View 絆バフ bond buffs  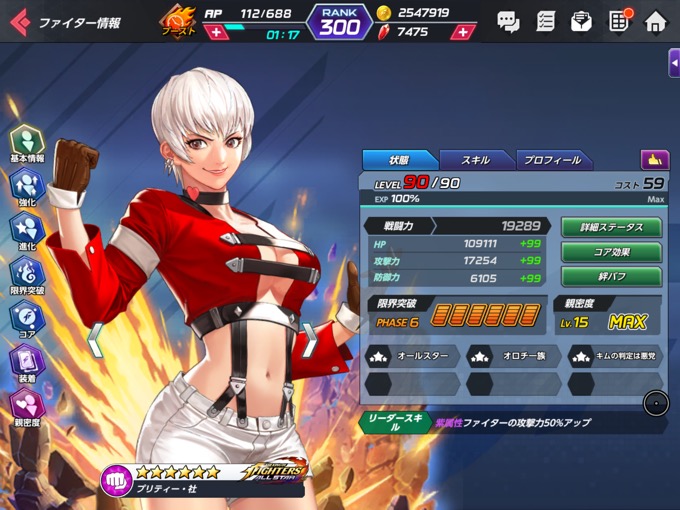[611, 277]
